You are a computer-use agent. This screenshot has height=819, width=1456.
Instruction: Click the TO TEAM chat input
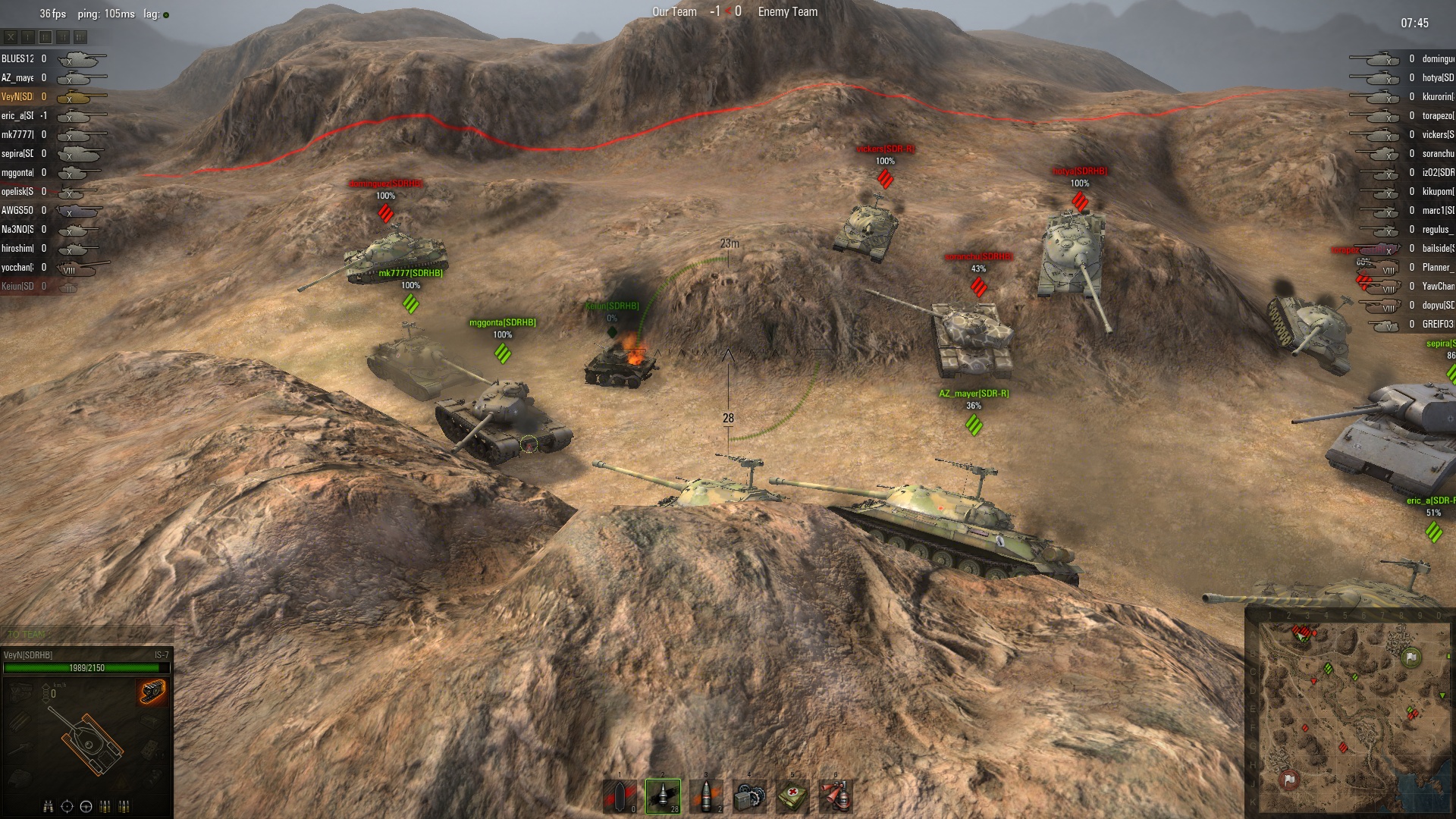pos(87,634)
